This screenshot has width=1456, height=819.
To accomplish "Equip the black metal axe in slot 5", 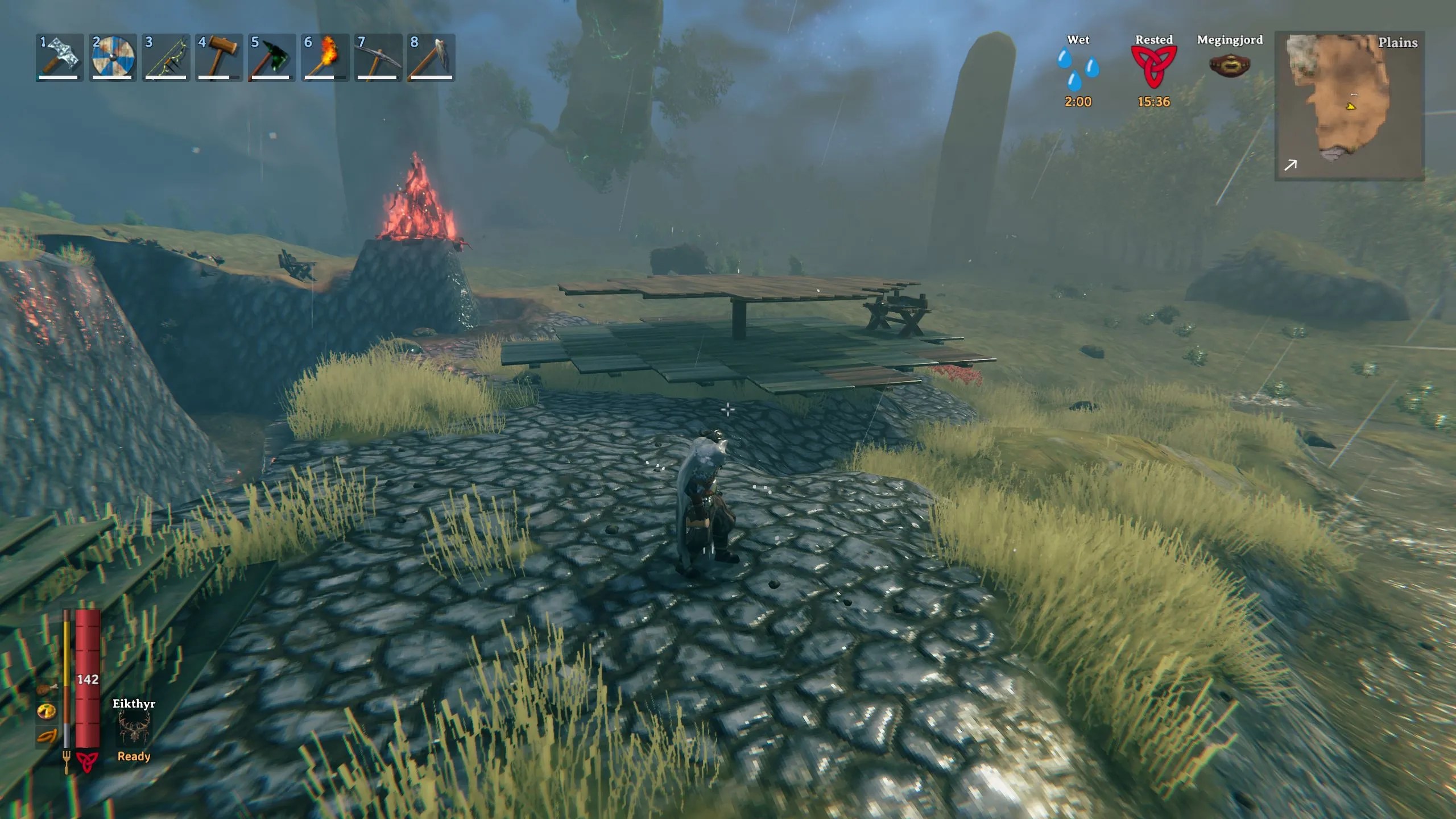I will click(272, 59).
